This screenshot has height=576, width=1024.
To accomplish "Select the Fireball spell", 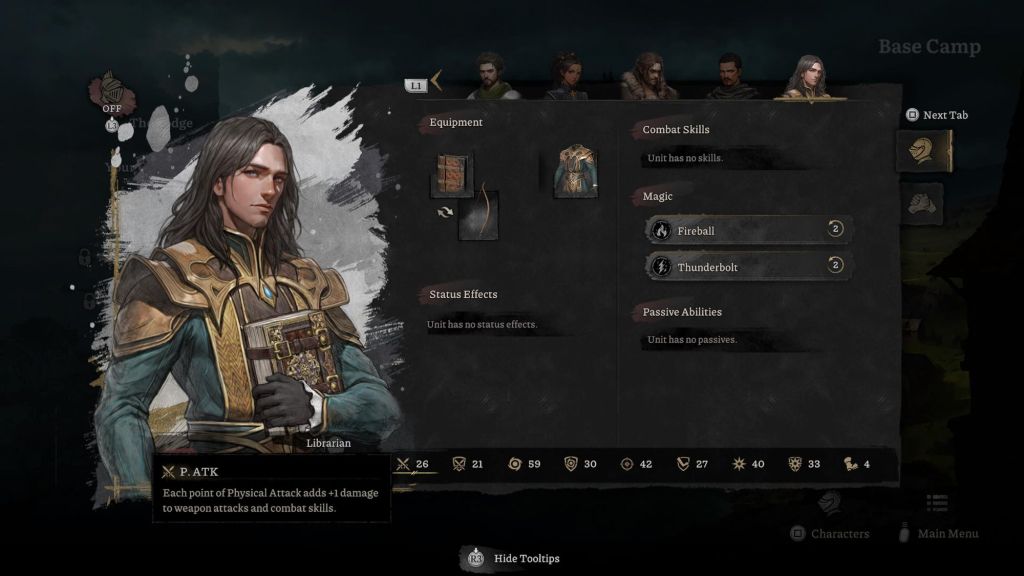I will [x=748, y=231].
